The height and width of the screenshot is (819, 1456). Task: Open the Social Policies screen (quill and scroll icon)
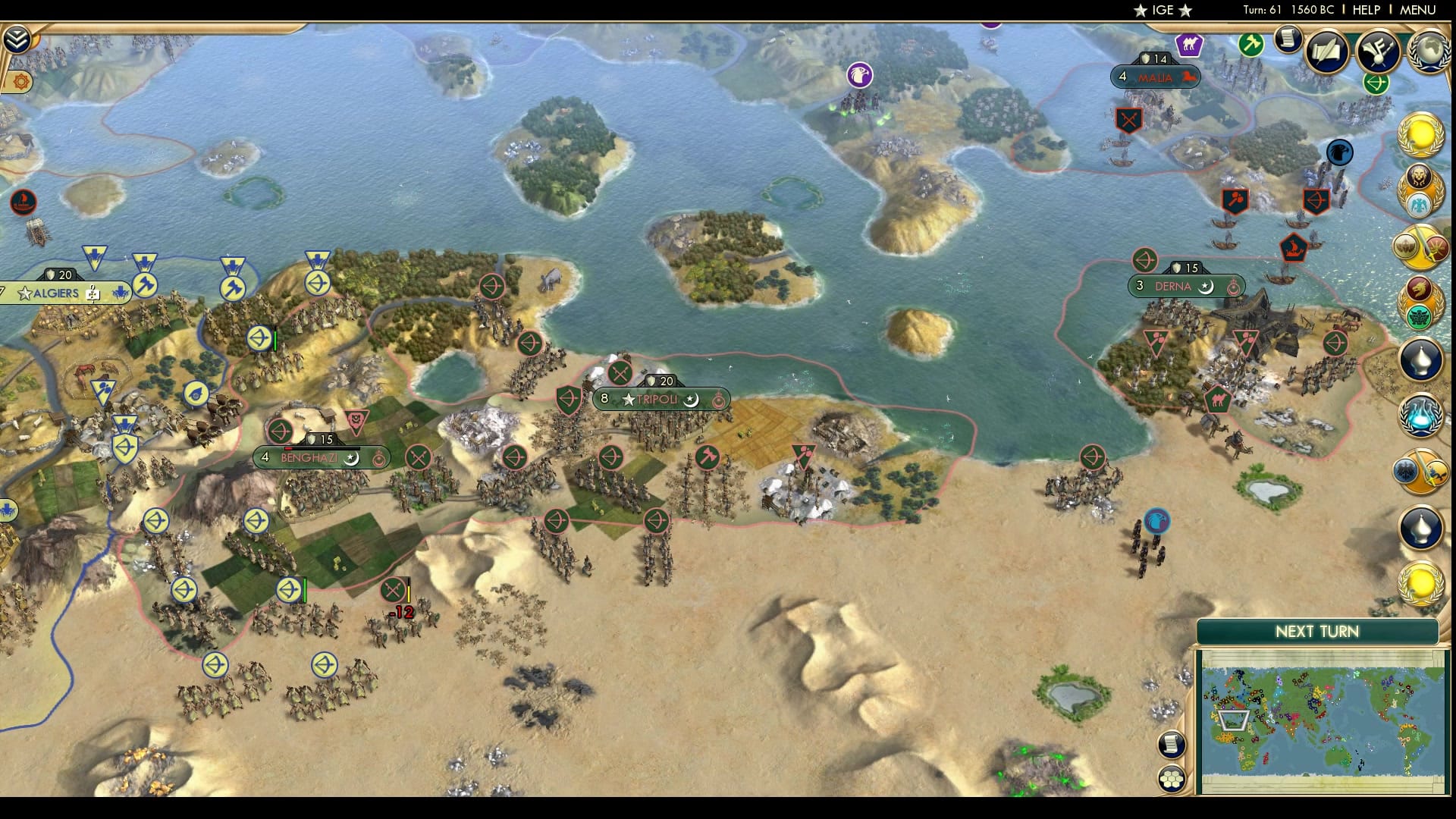[1326, 51]
